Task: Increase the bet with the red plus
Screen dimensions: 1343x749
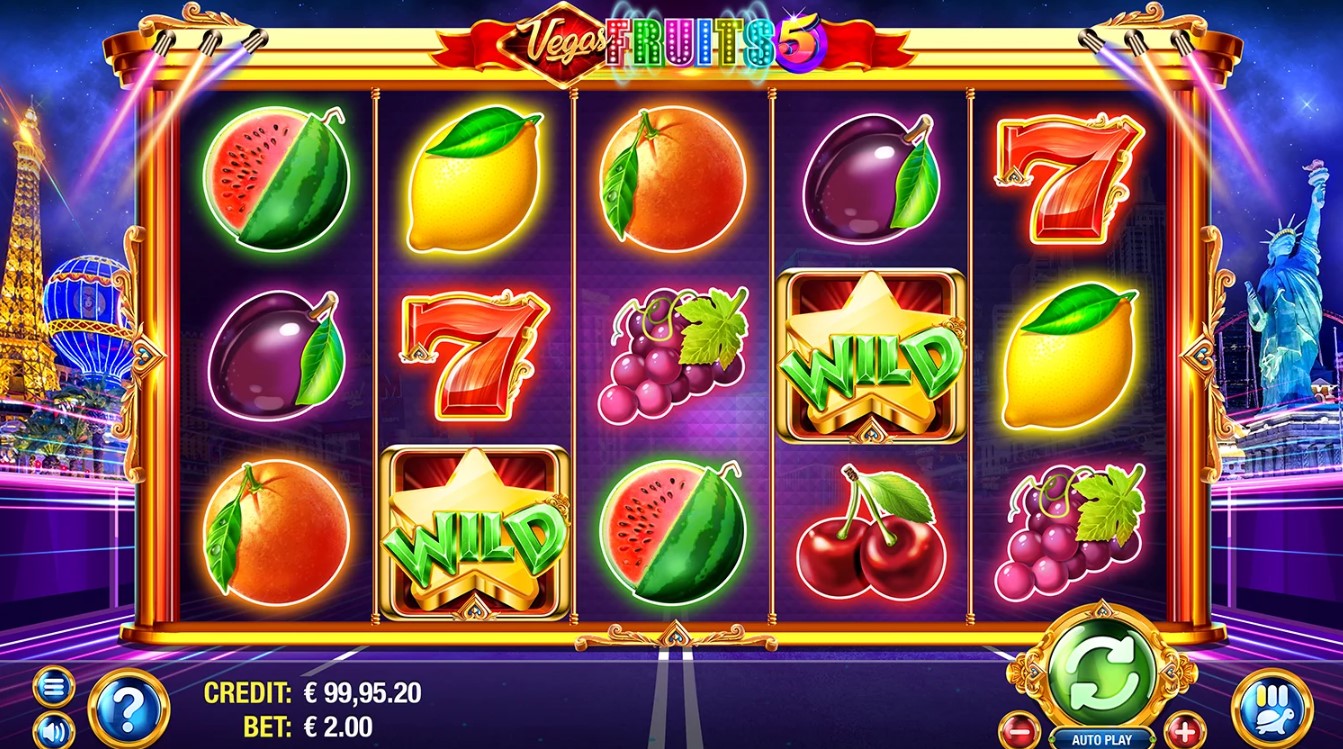Action: pos(1181,727)
